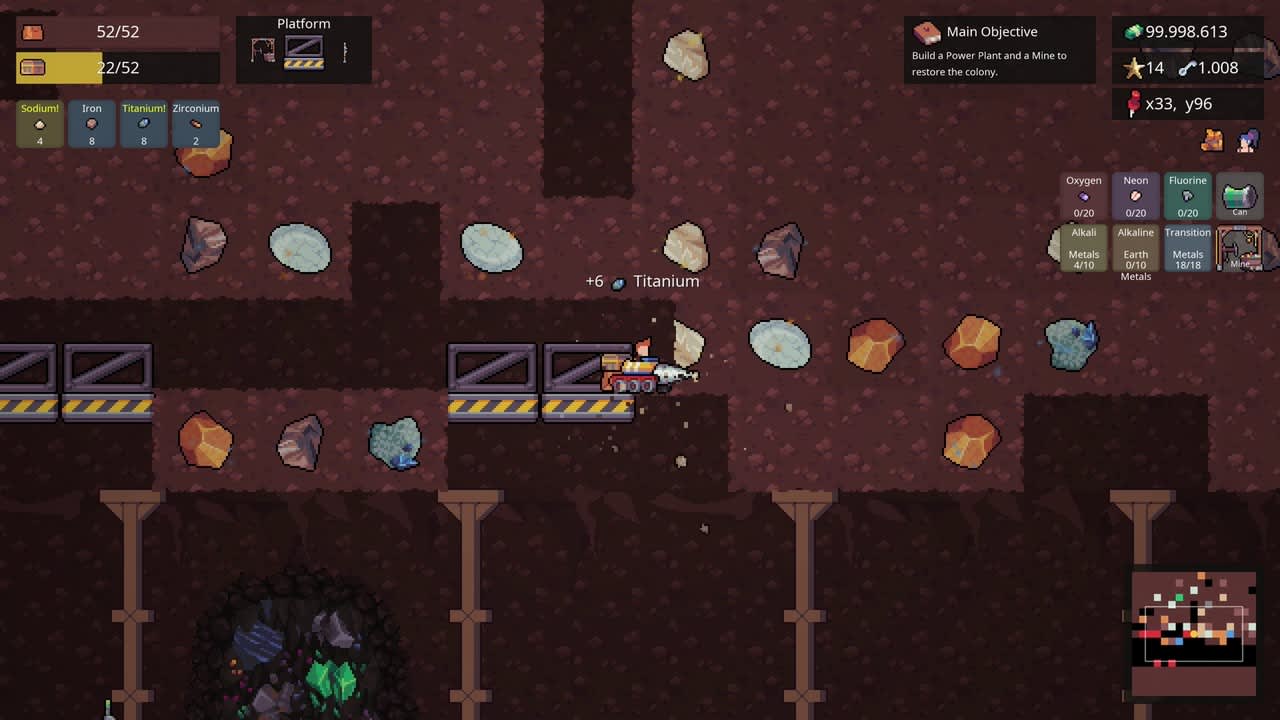Open the Alkaline Earth Metals card
The image size is (1280, 720).
(x=1135, y=248)
